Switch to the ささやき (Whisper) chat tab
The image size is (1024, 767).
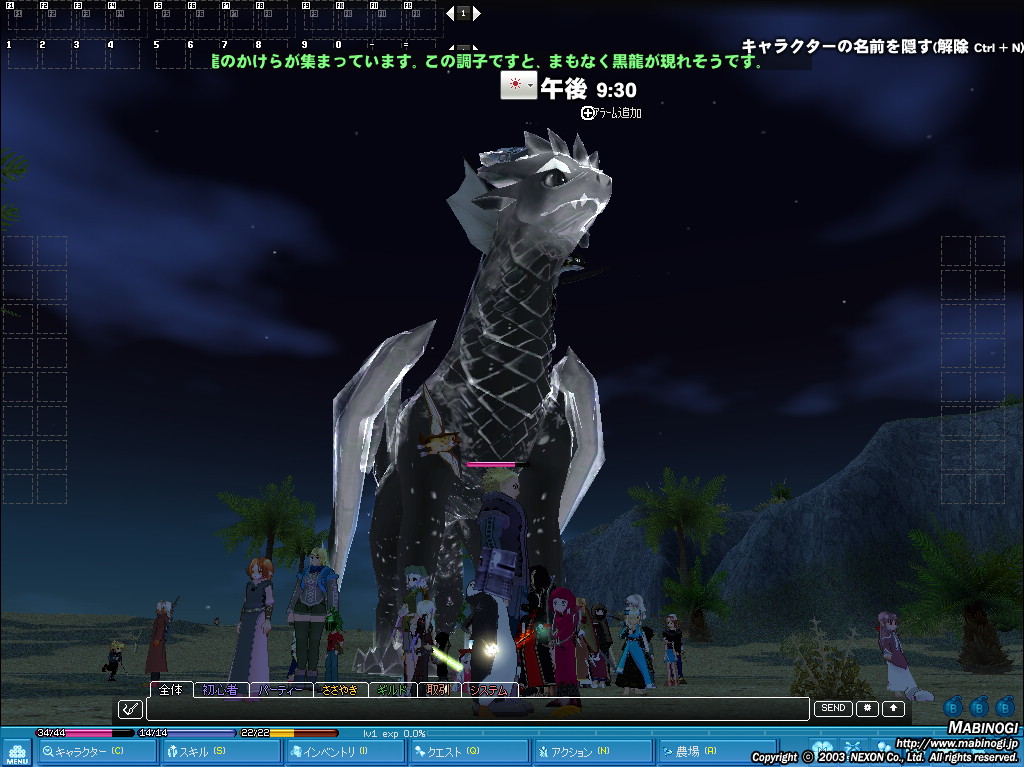pos(341,690)
